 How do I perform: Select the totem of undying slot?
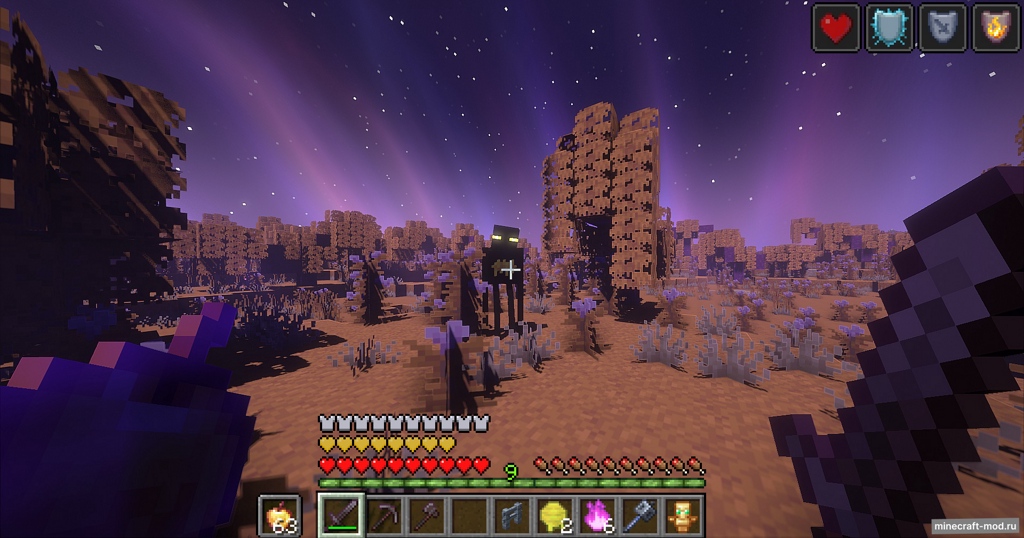click(x=684, y=515)
